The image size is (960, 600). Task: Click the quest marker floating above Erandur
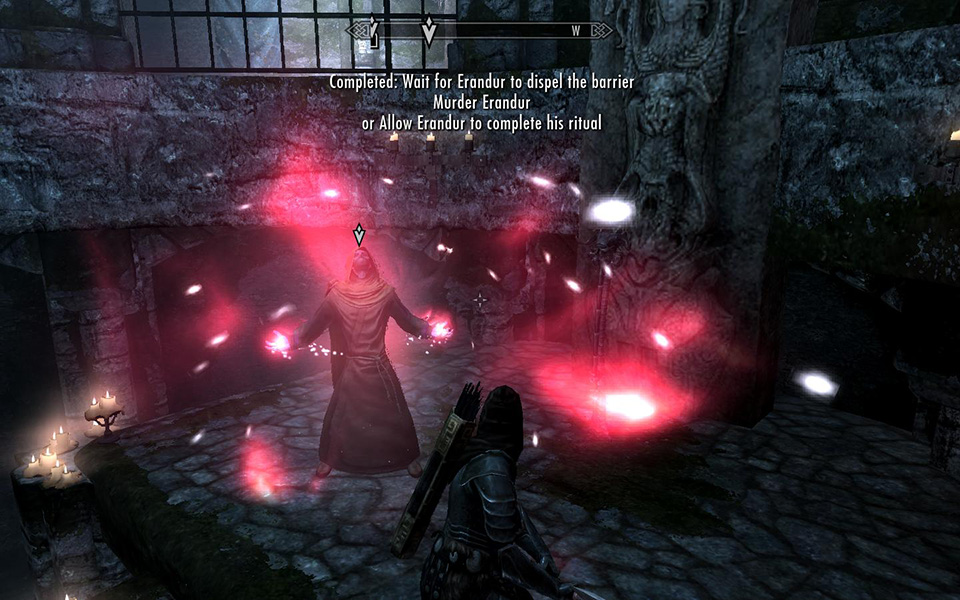359,236
